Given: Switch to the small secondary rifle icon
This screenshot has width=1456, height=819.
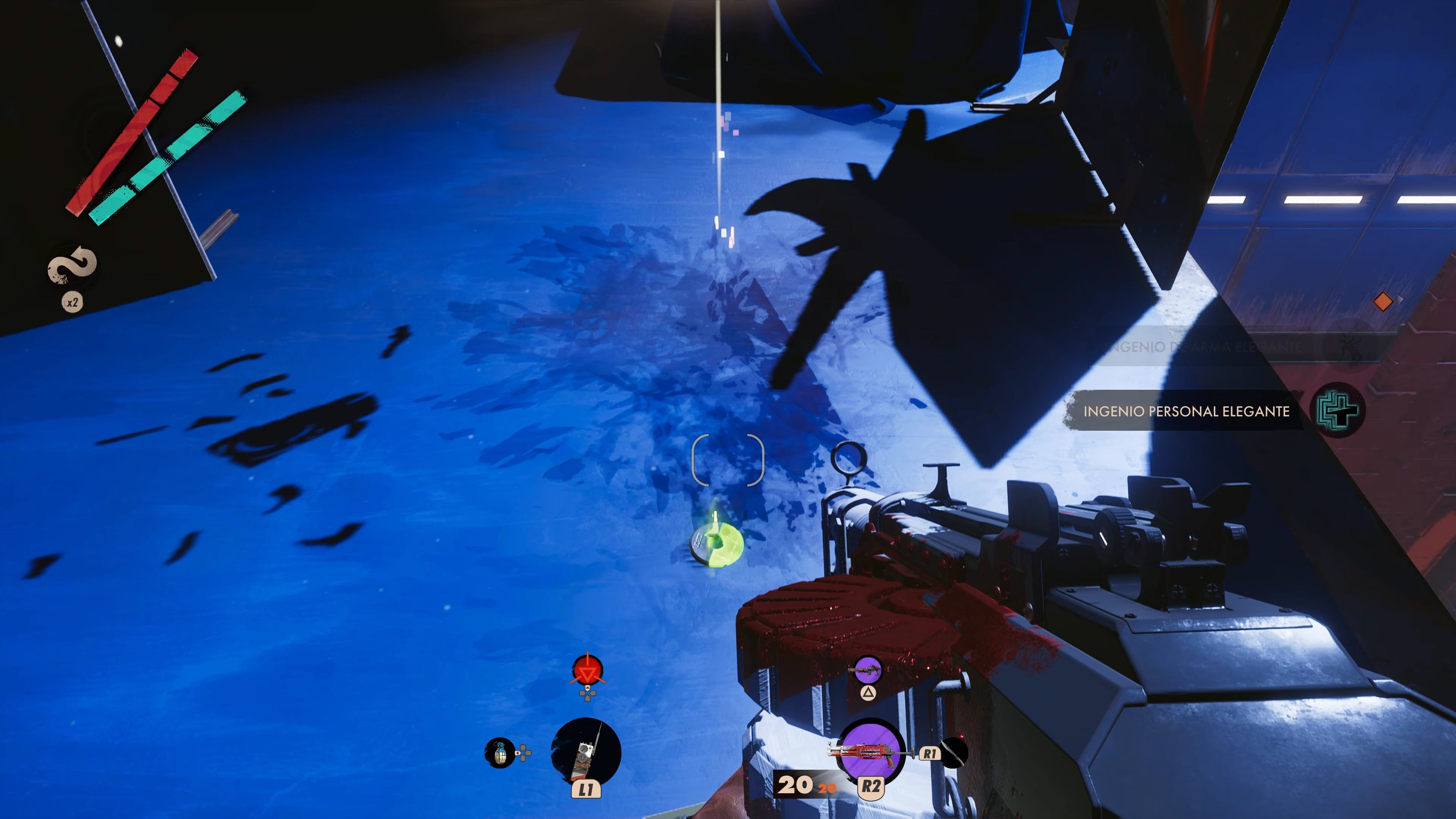Looking at the screenshot, I should pyautogui.click(x=868, y=670).
